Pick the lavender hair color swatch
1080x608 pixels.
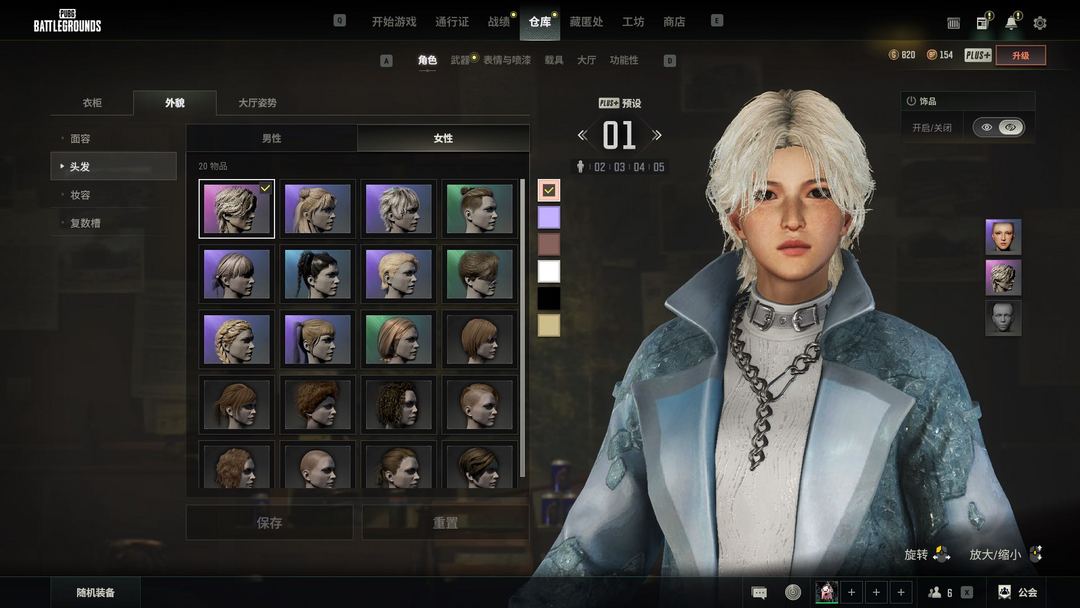tap(549, 217)
